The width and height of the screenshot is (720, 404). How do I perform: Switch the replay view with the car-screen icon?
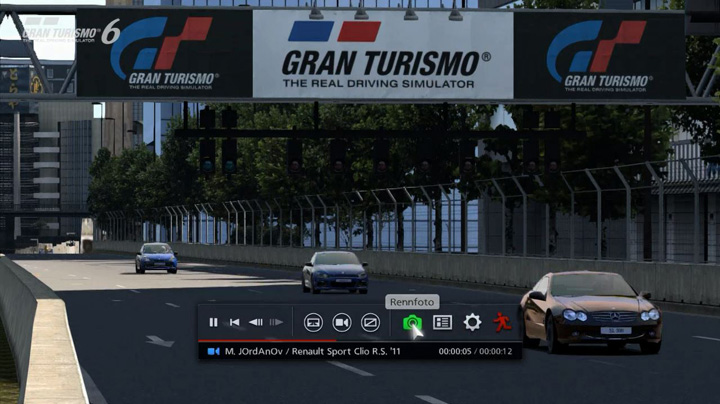coord(313,322)
